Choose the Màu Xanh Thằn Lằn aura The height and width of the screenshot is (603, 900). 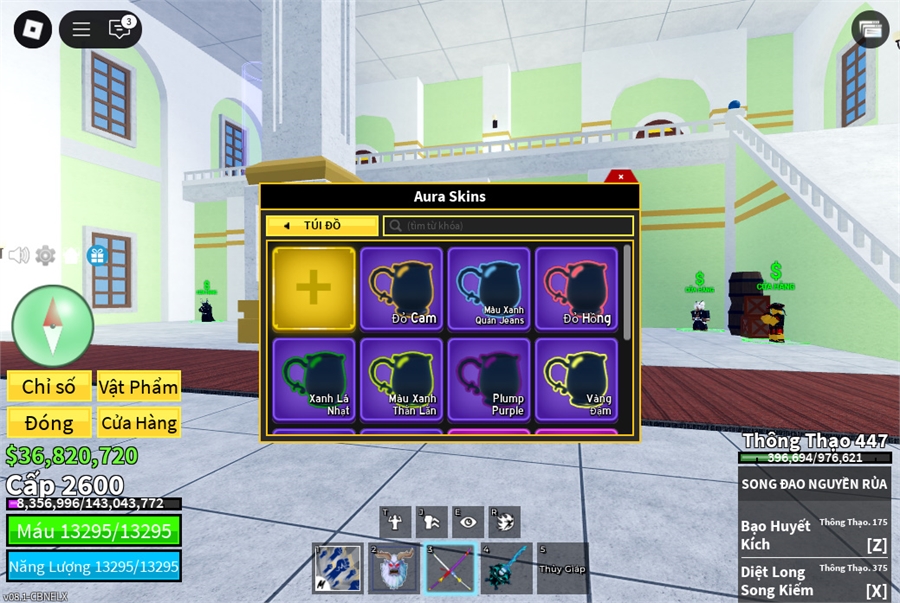click(401, 379)
